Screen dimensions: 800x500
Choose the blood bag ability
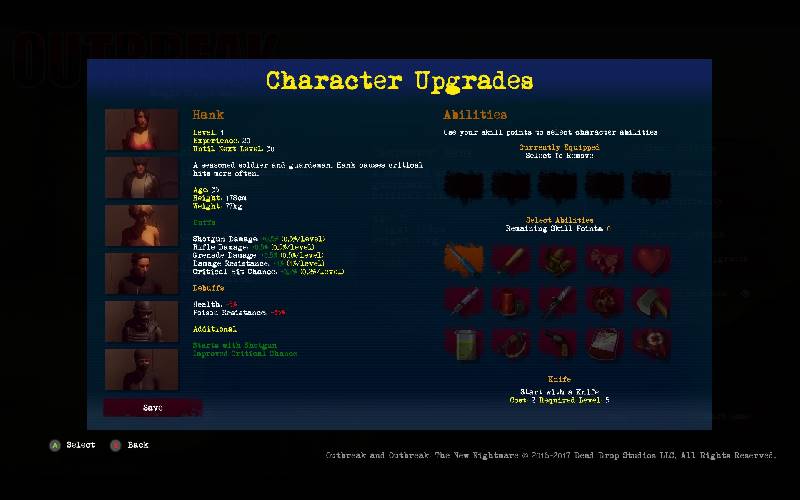[604, 342]
